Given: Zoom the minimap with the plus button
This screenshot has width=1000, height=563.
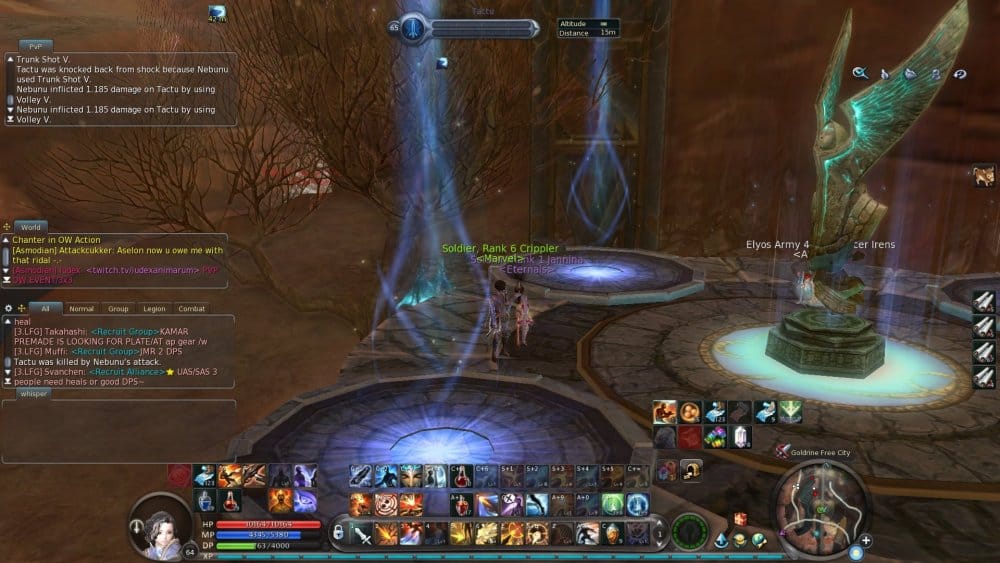Looking at the screenshot, I should 865,541.
